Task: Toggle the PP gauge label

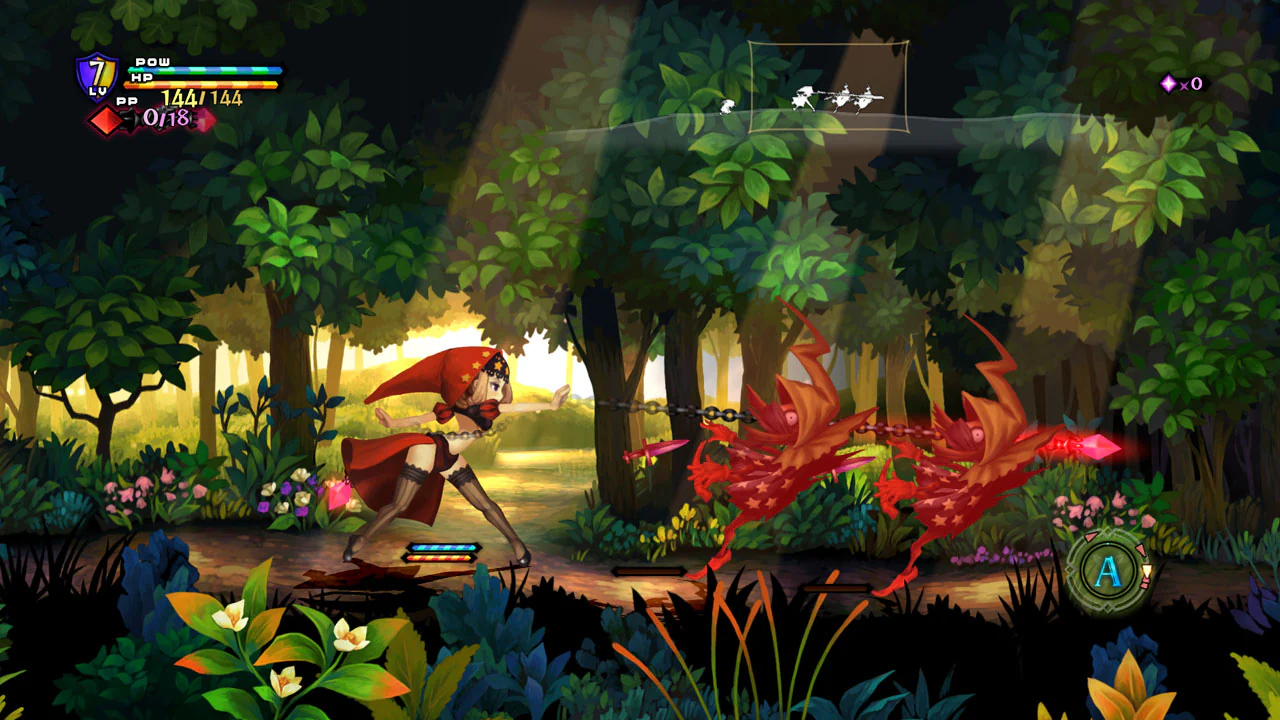Action: tap(128, 100)
